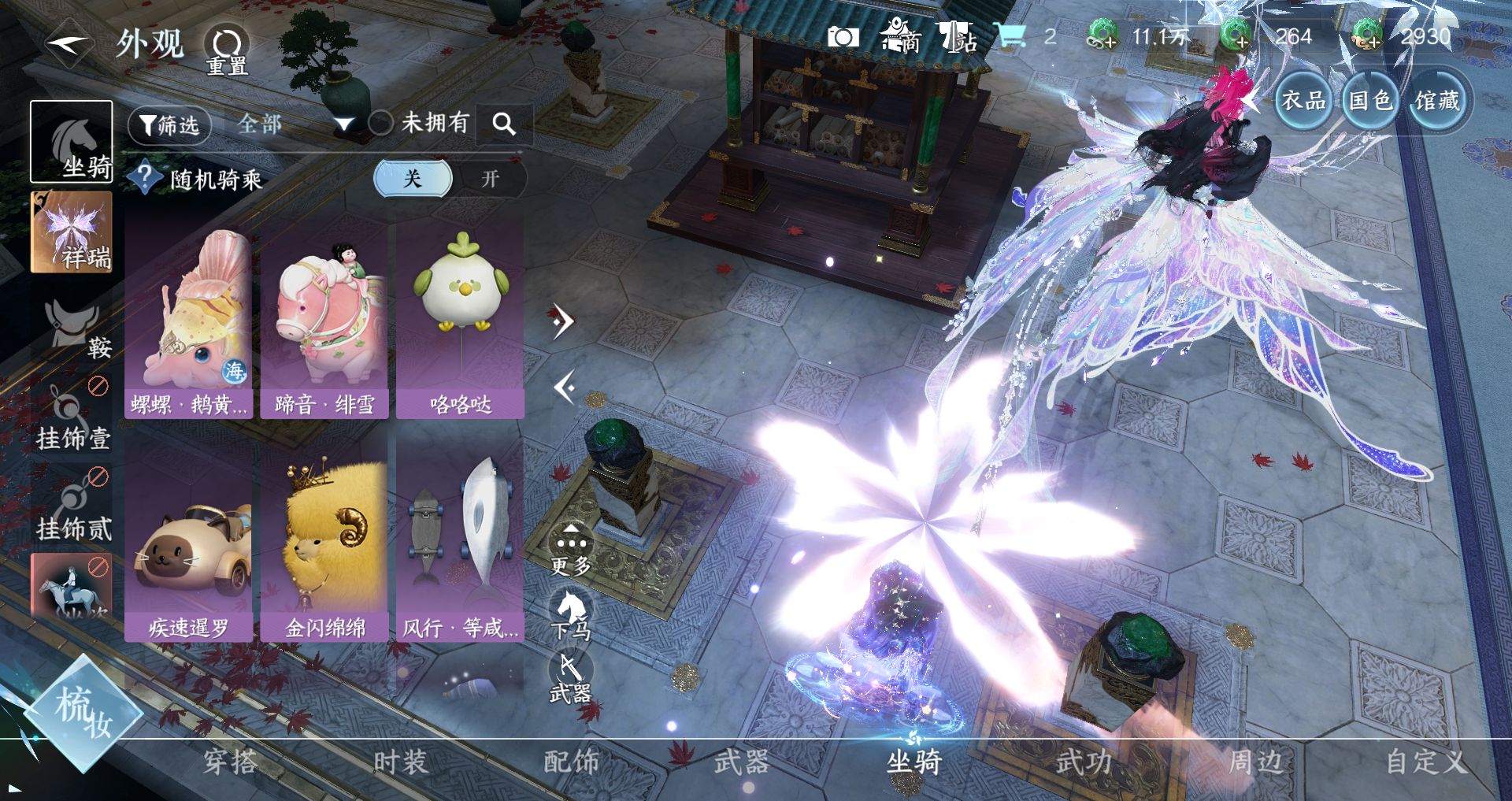Open the 衣品 round button
The width and height of the screenshot is (1512, 801).
tap(1303, 101)
